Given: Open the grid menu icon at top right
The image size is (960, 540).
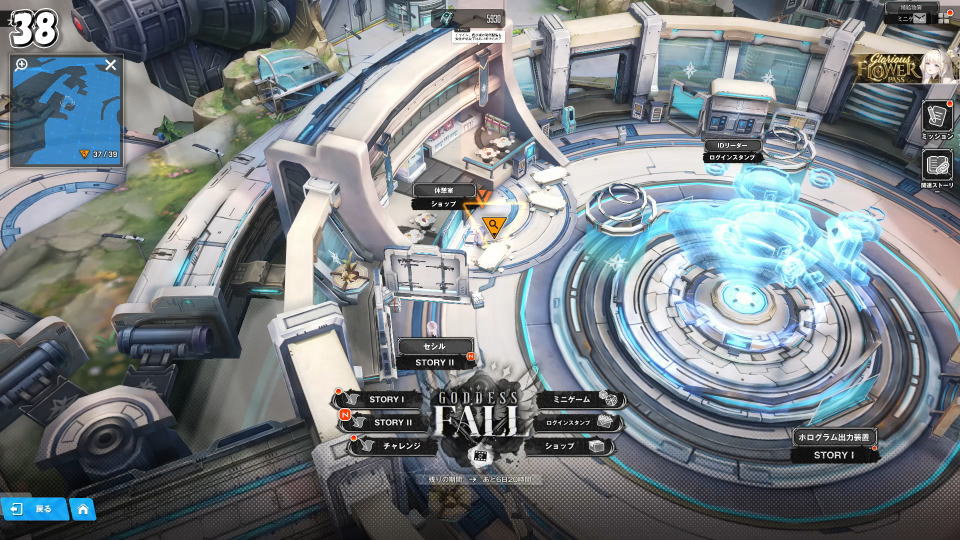Looking at the screenshot, I should (x=943, y=17).
